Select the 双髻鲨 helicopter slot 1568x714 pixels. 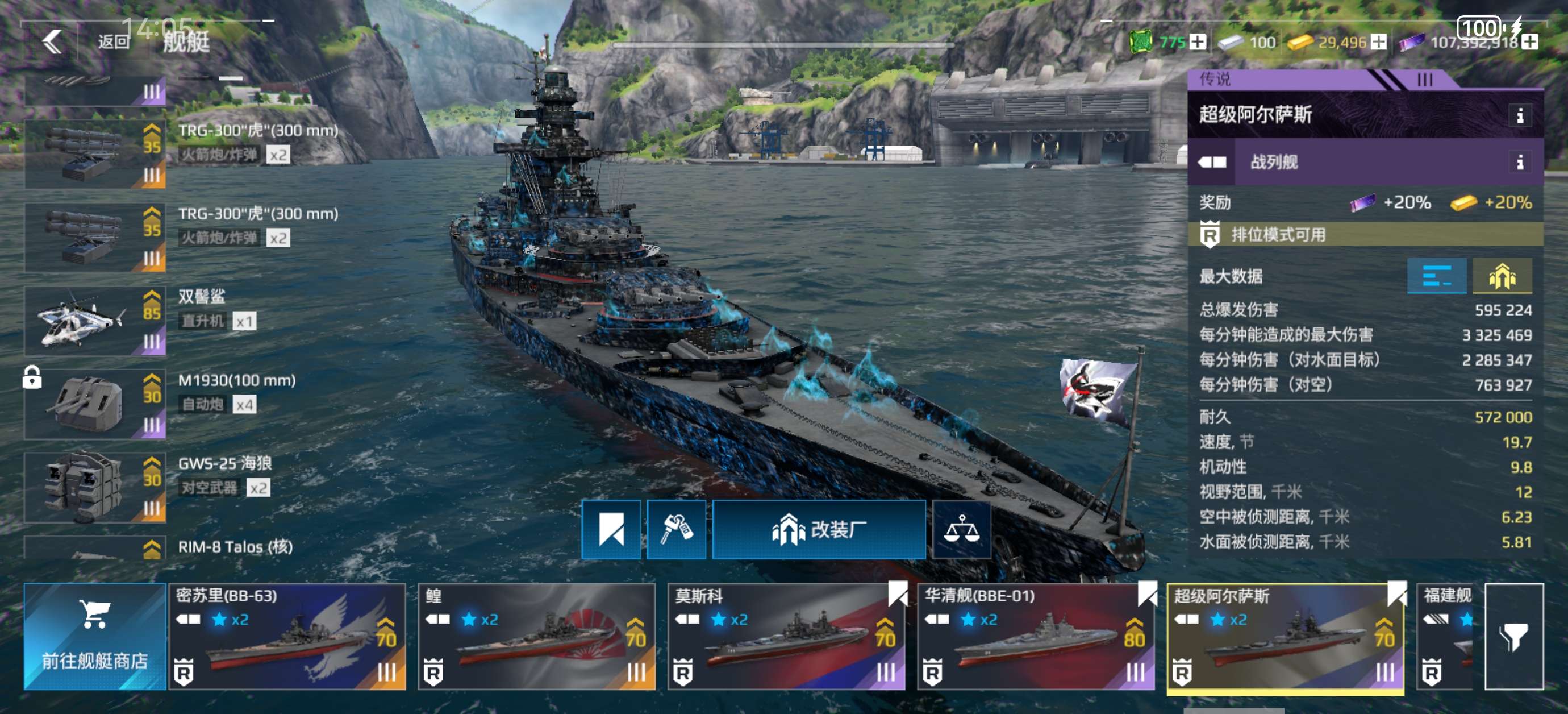[x=94, y=321]
